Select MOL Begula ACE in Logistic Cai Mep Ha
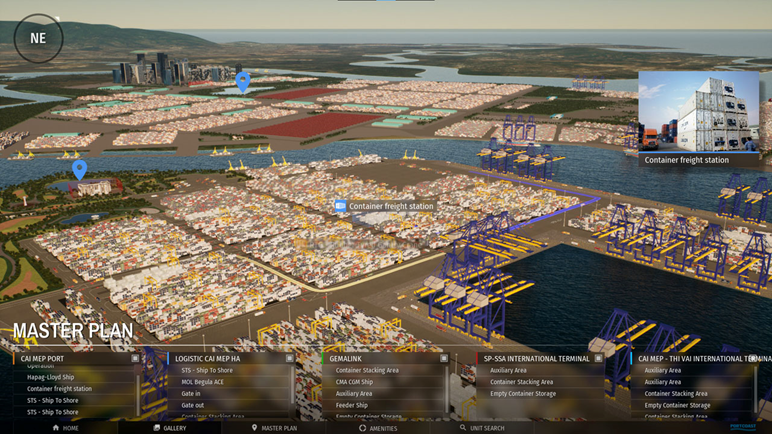The image size is (772, 434). click(x=203, y=382)
